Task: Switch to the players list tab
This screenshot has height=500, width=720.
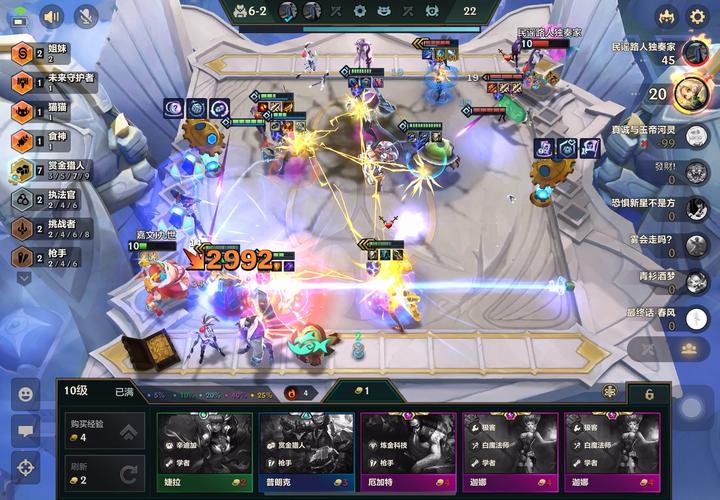Action: tap(690, 349)
